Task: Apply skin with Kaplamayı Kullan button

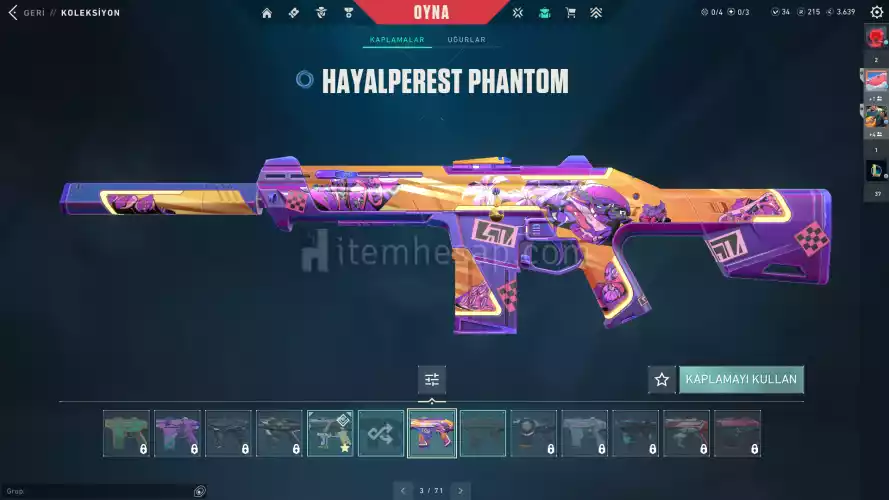Action: pyautogui.click(x=741, y=380)
